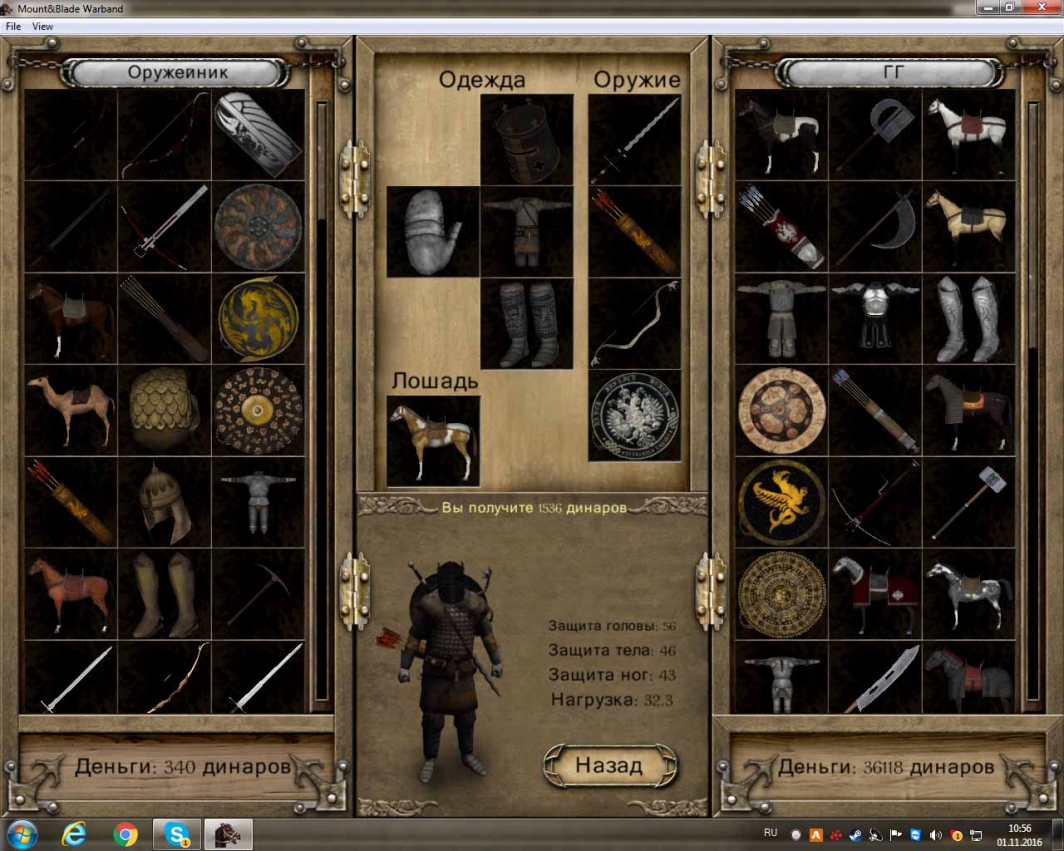Viewport: 1064px width, 851px height.
Task: Select the golden griffin shield in inventory
Action: click(x=781, y=502)
